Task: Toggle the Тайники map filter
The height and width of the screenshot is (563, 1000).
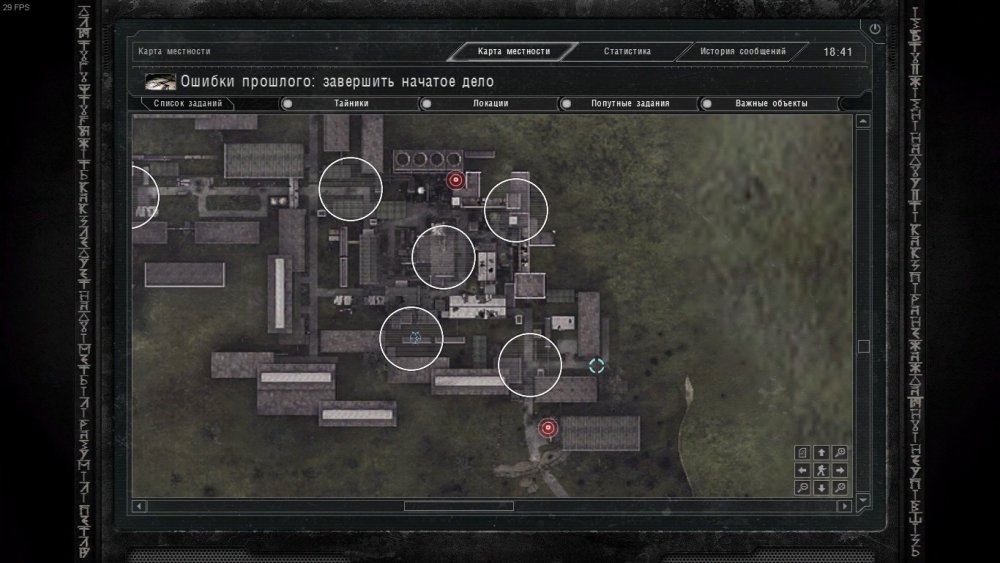Action: pyautogui.click(x=351, y=103)
